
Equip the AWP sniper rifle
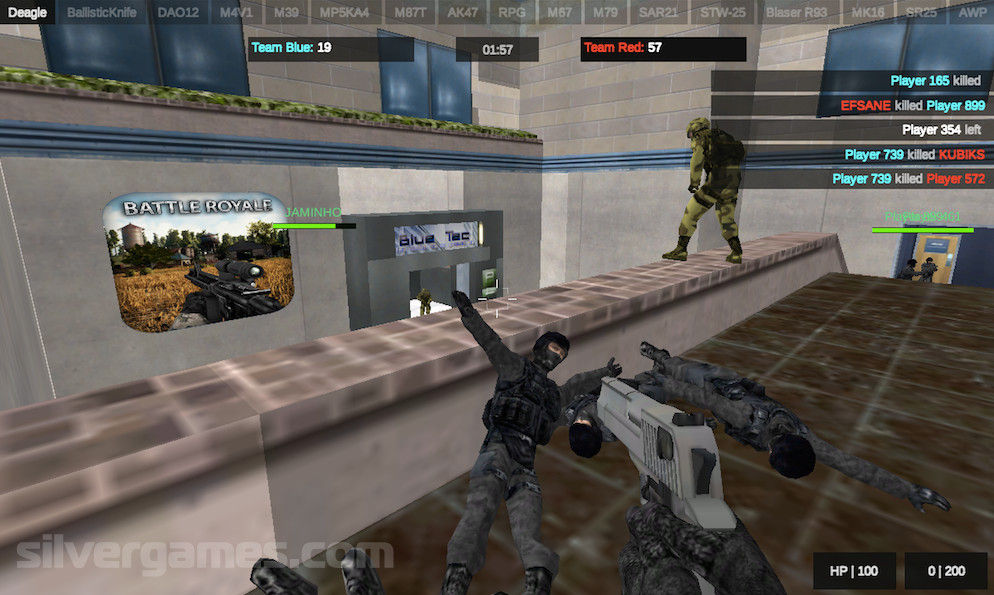[x=971, y=13]
